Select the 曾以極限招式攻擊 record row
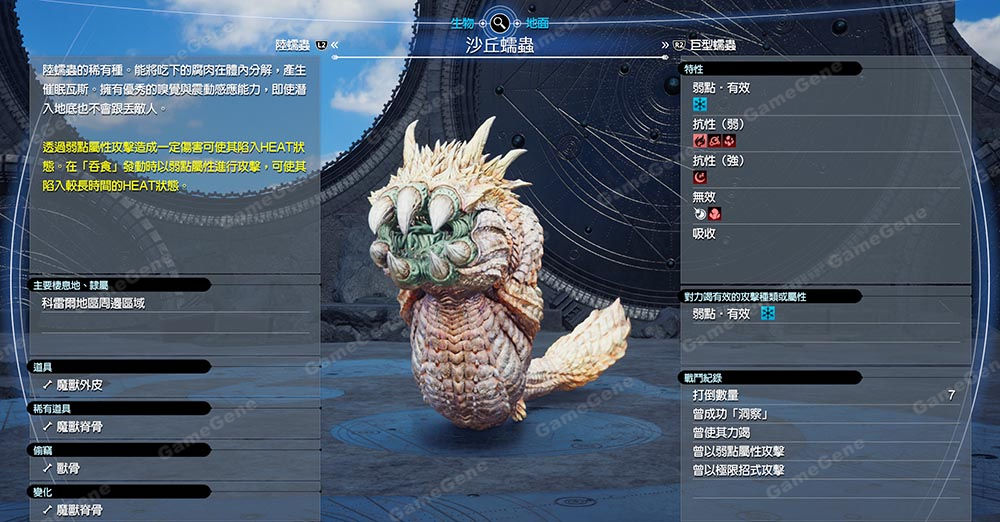The height and width of the screenshot is (522, 1000). (823, 470)
